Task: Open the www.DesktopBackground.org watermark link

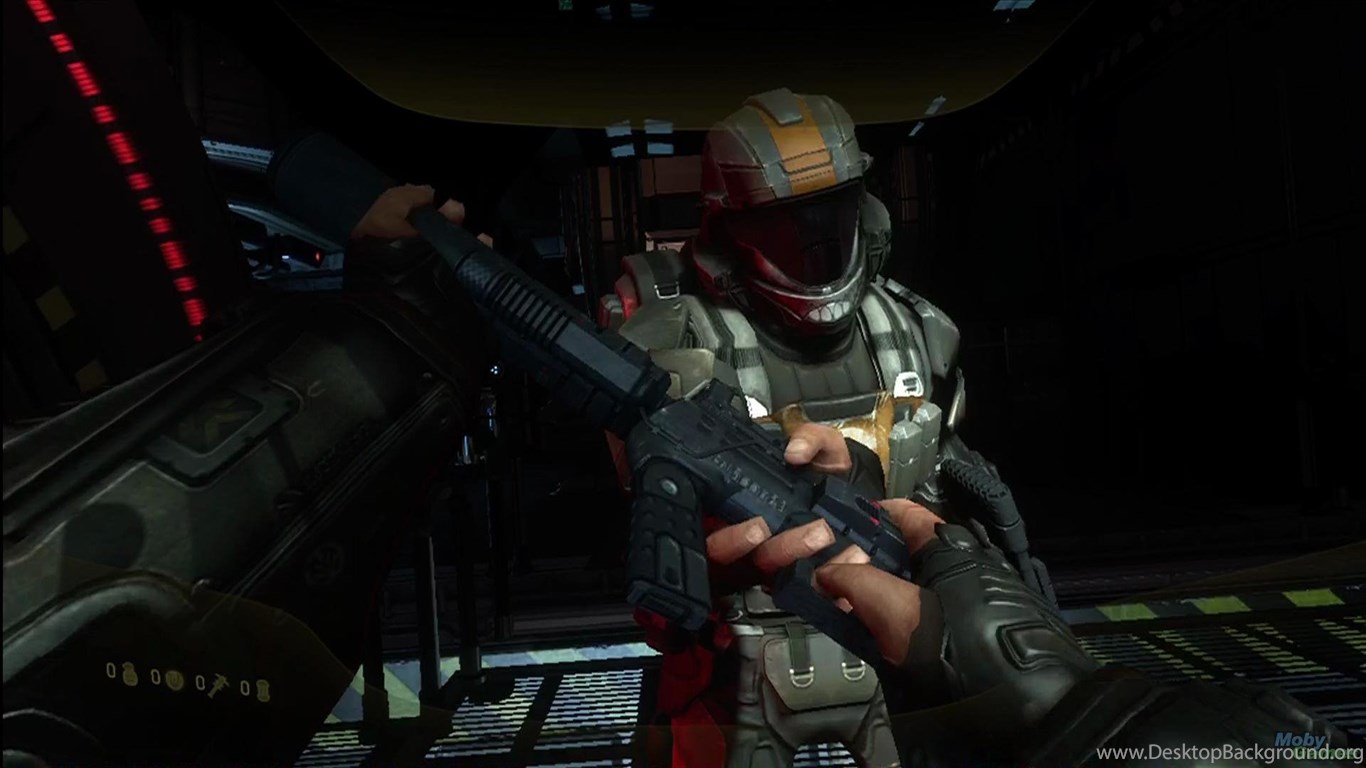Action: [x=1229, y=753]
